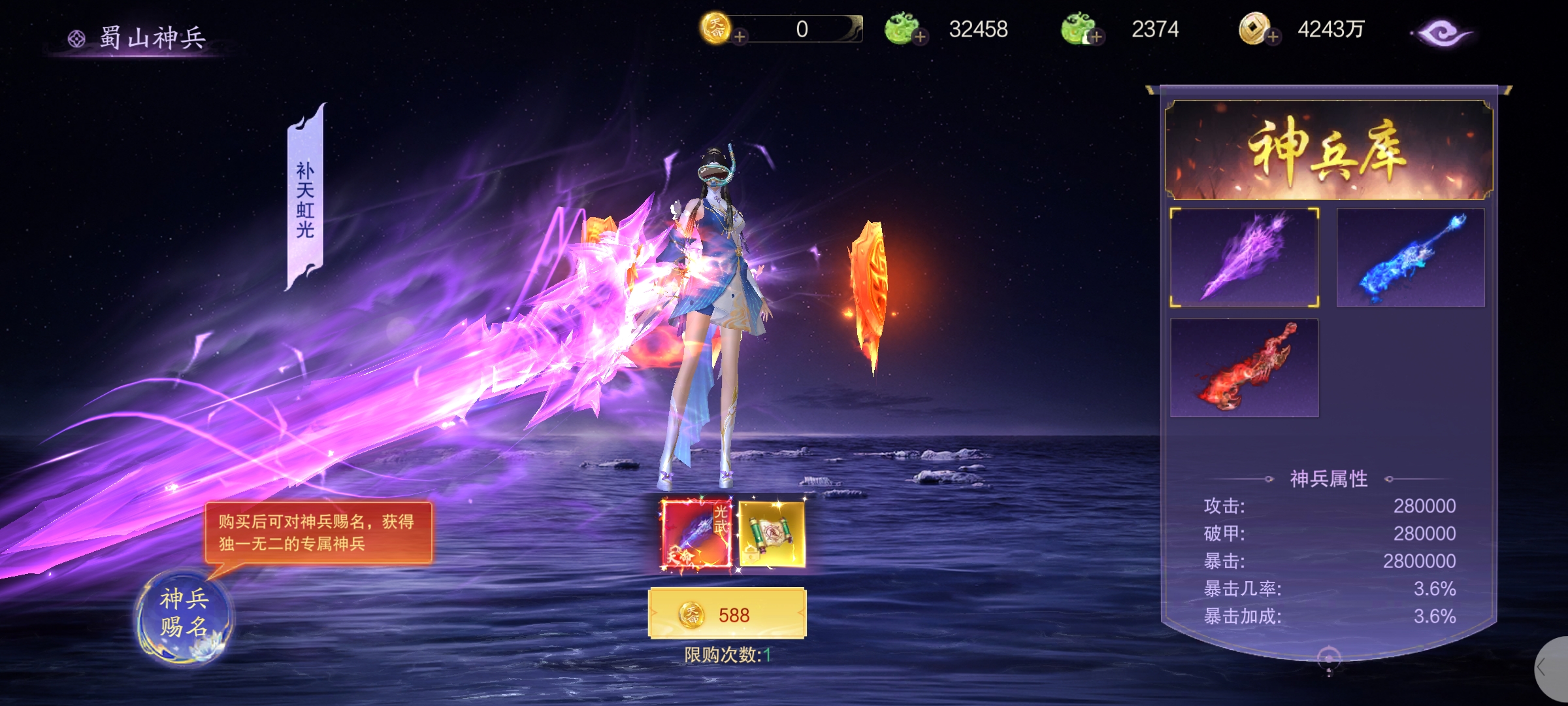Image resolution: width=1568 pixels, height=706 pixels.
Task: Add to the 4243万 copper coins
Action: [1273, 37]
